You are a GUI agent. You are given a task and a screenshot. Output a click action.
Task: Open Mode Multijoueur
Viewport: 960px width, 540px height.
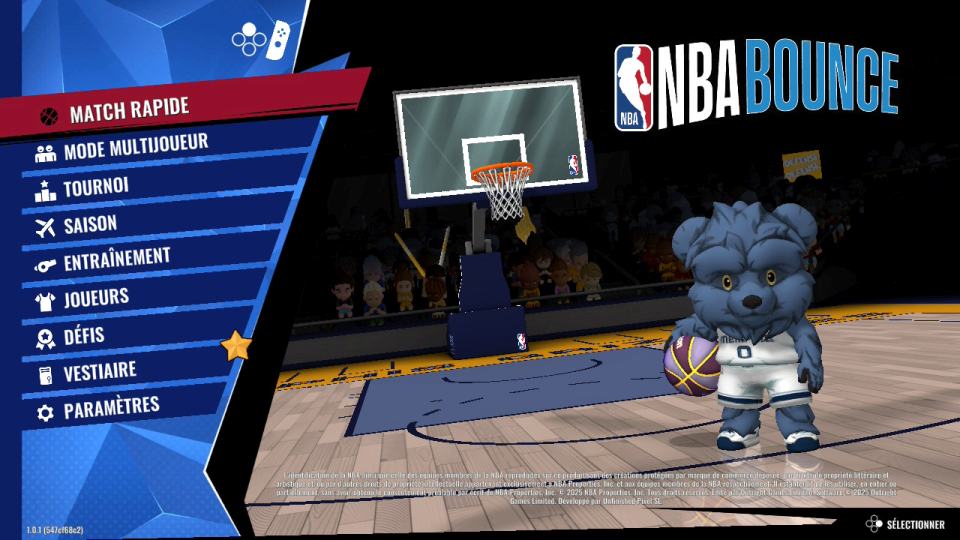pyautogui.click(x=135, y=148)
